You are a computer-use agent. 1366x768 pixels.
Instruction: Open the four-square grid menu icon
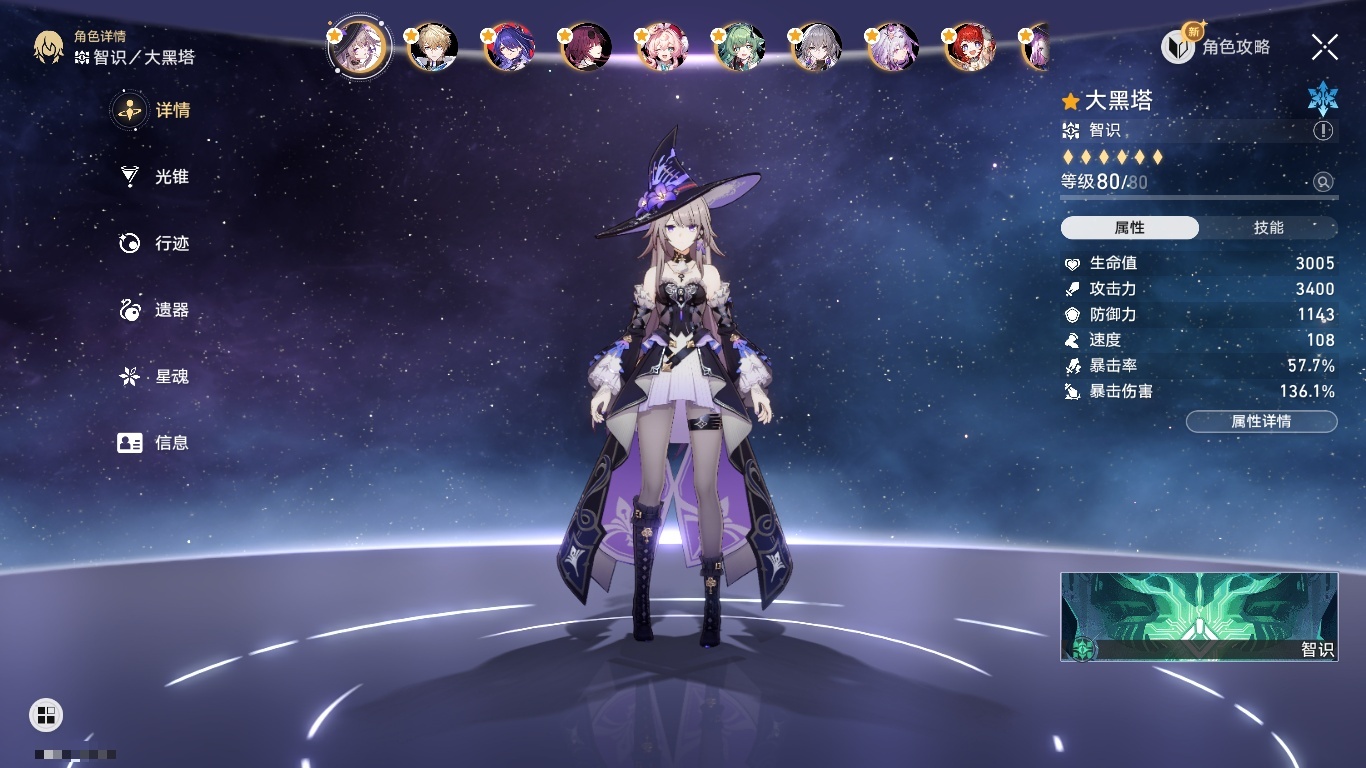(46, 714)
